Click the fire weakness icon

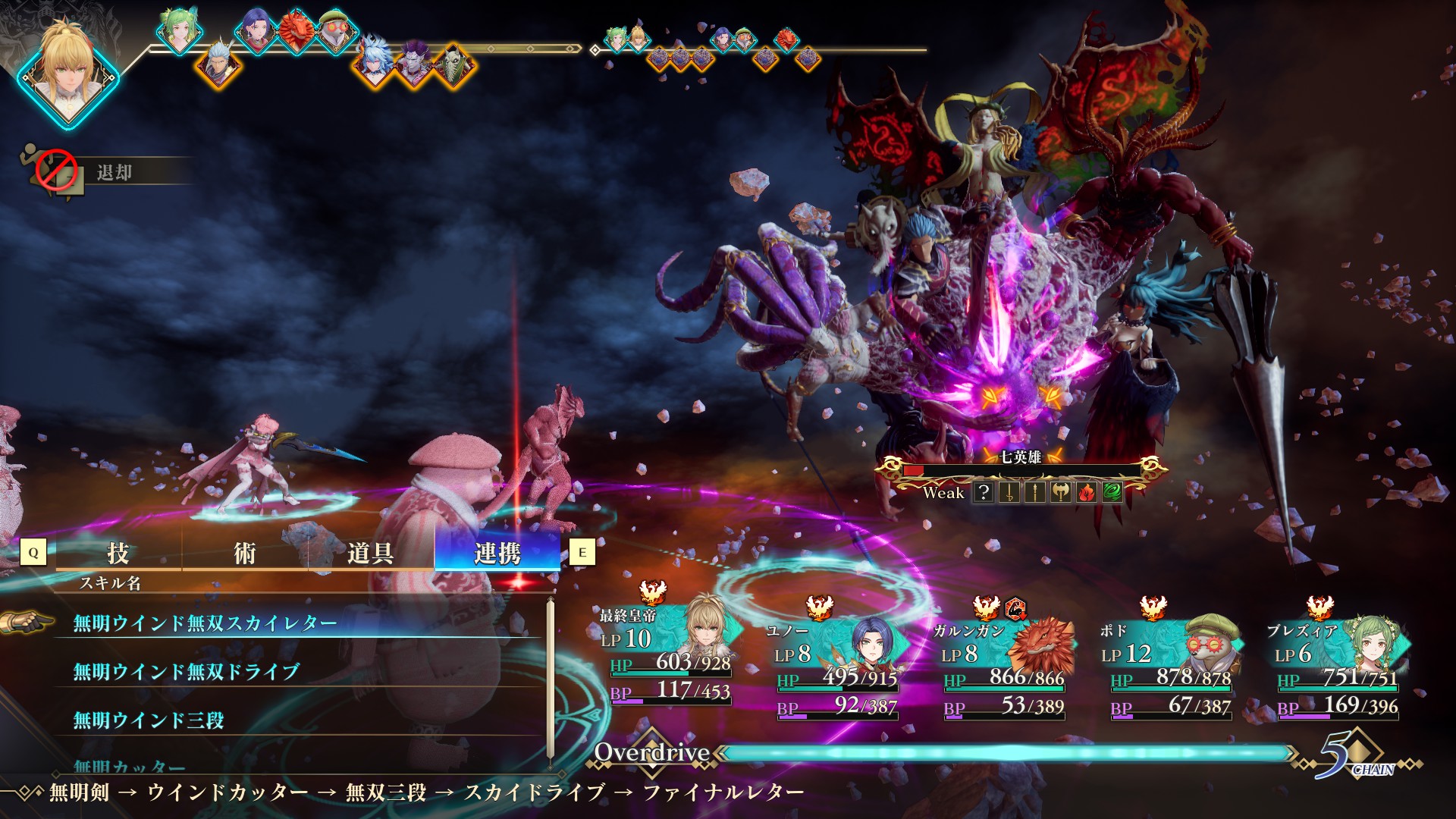pyautogui.click(x=1086, y=493)
